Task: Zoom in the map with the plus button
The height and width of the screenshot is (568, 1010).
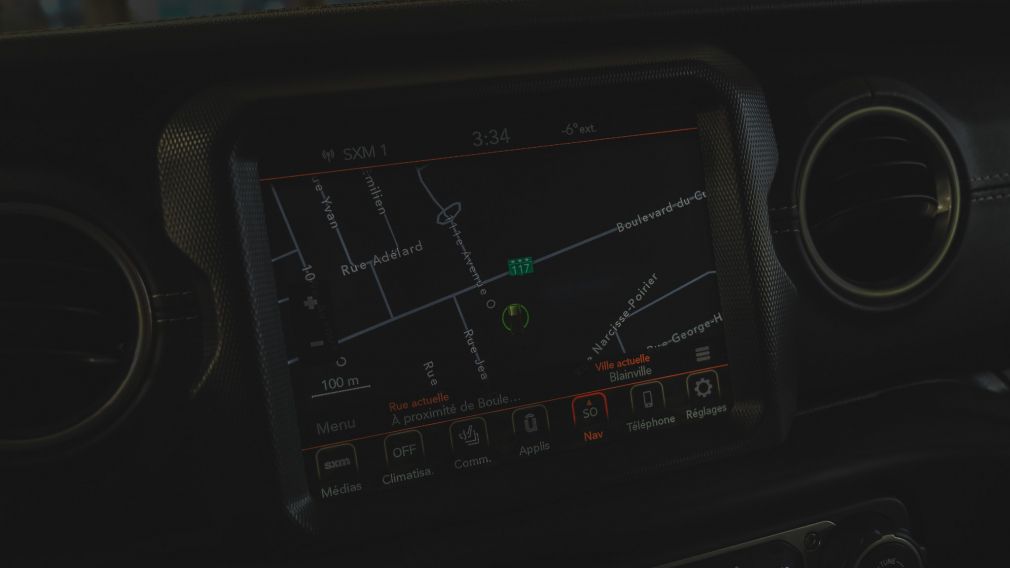Action: pos(310,301)
